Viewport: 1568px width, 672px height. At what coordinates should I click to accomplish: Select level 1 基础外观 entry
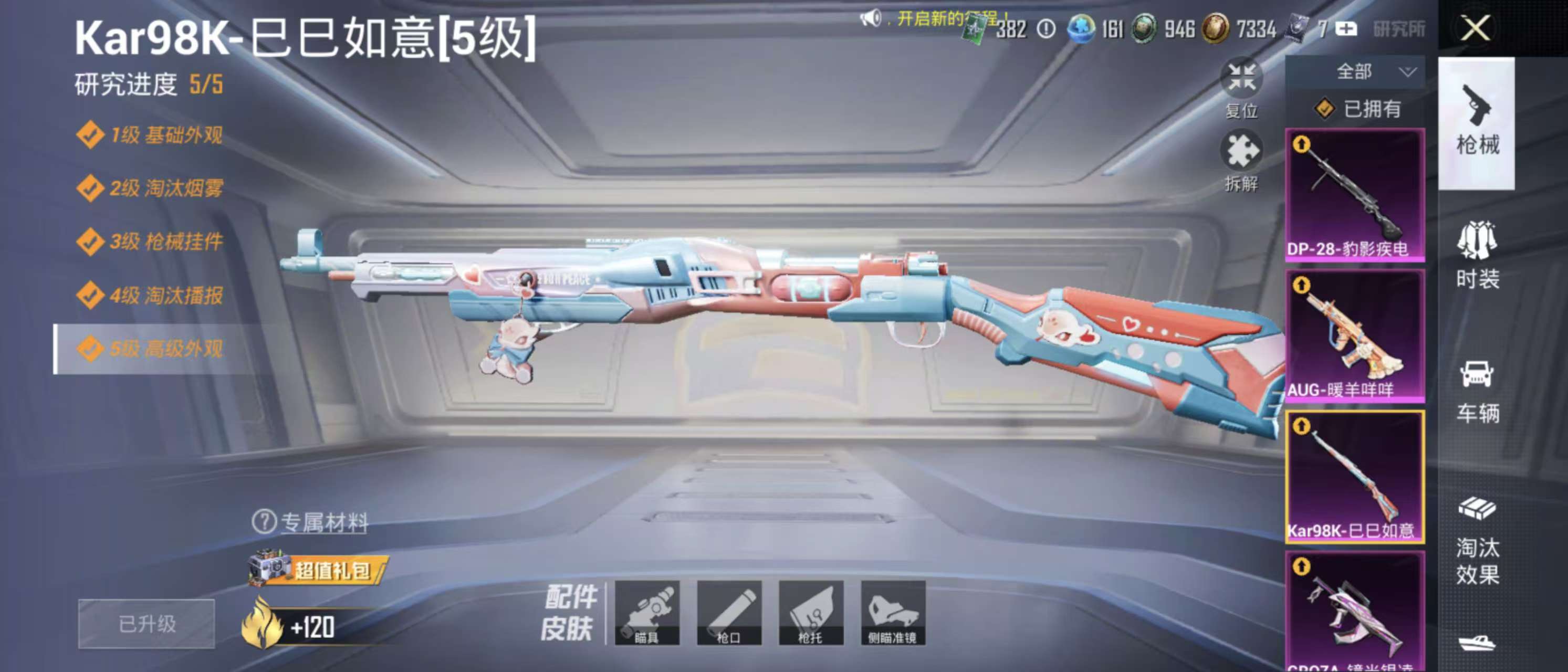coord(151,134)
